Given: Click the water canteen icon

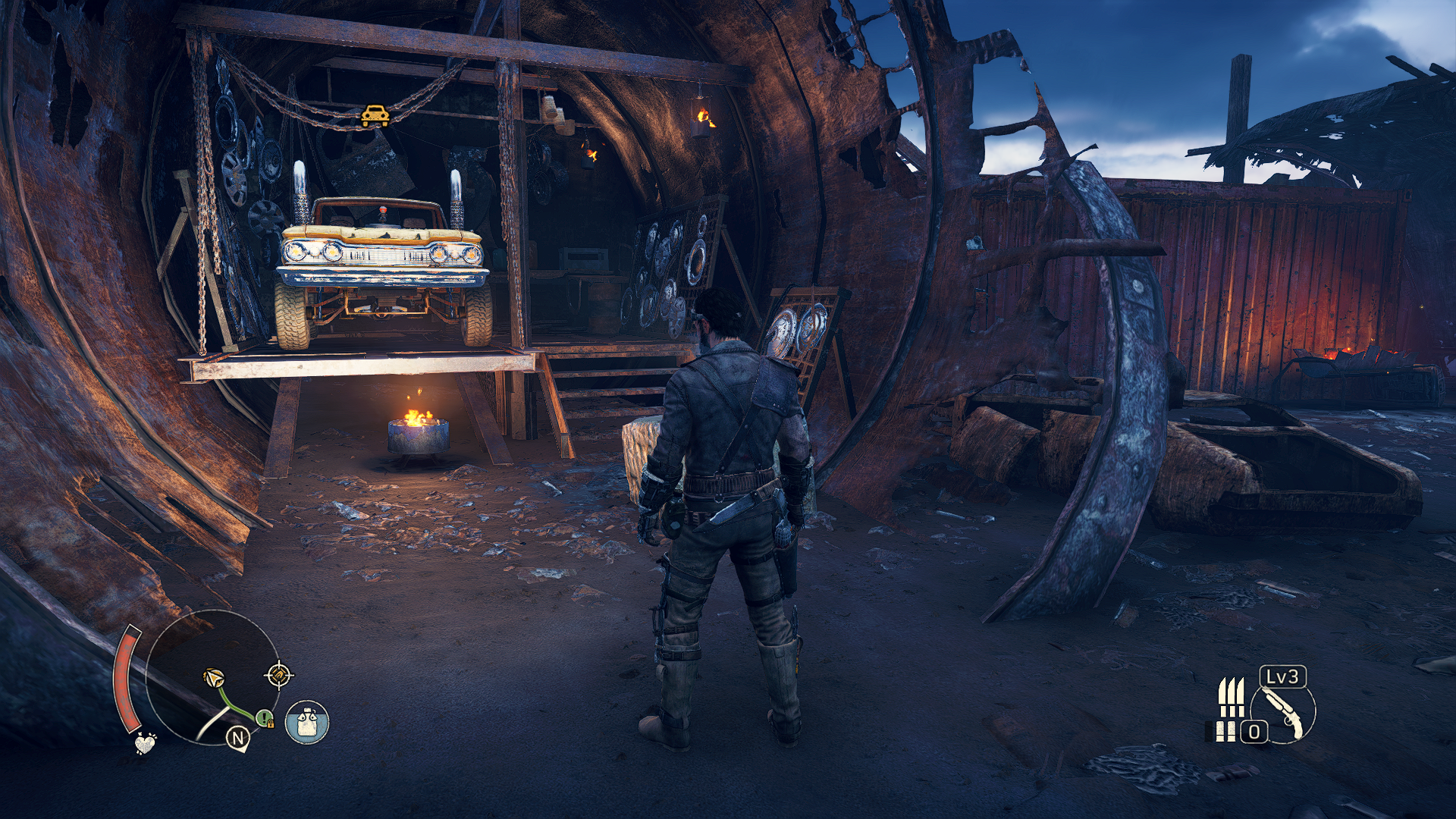Looking at the screenshot, I should pos(307,722).
